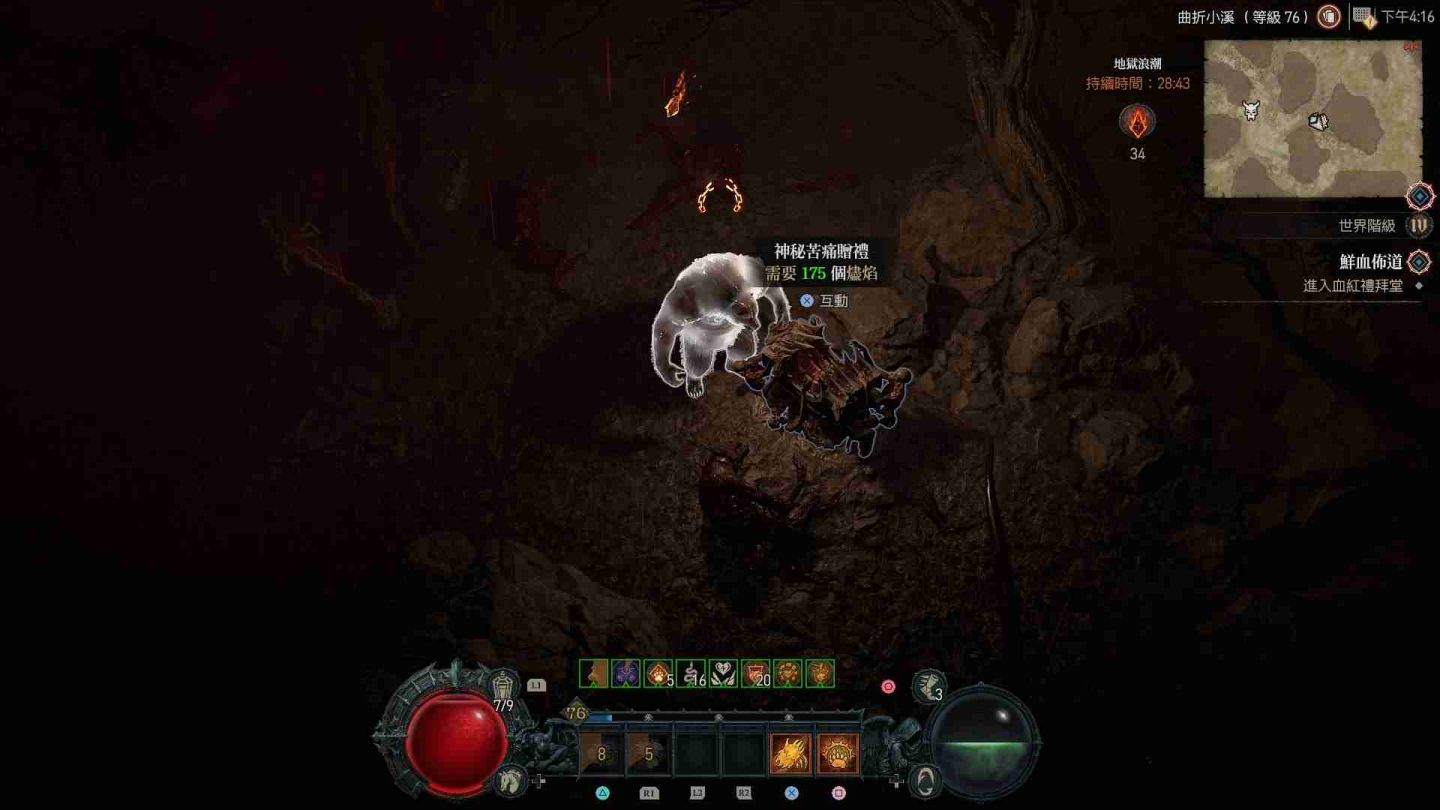1440x810 pixels.
Task: Click the World Tier IV badge
Action: (1418, 226)
